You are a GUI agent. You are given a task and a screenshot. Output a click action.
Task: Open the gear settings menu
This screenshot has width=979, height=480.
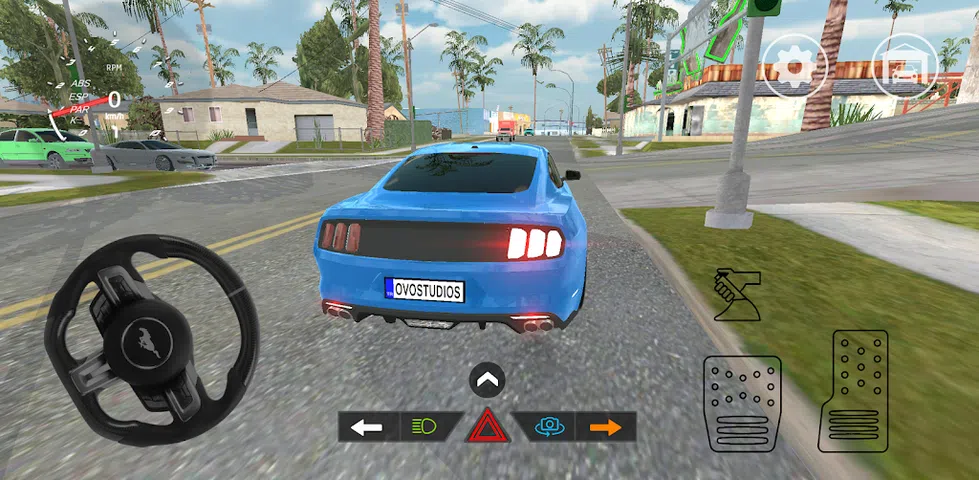pos(793,67)
